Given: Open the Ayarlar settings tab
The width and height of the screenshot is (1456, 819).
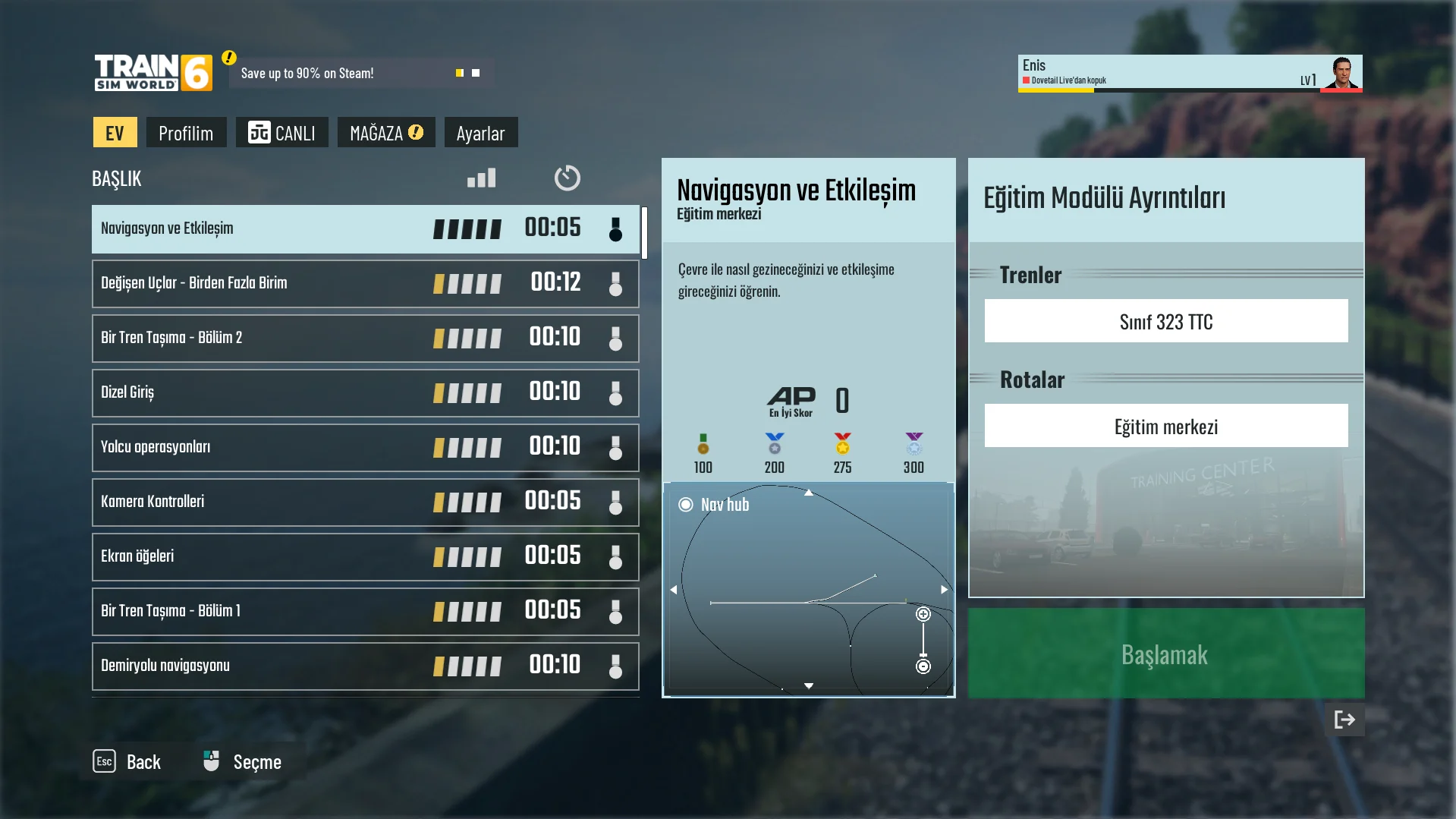Looking at the screenshot, I should click(x=480, y=133).
